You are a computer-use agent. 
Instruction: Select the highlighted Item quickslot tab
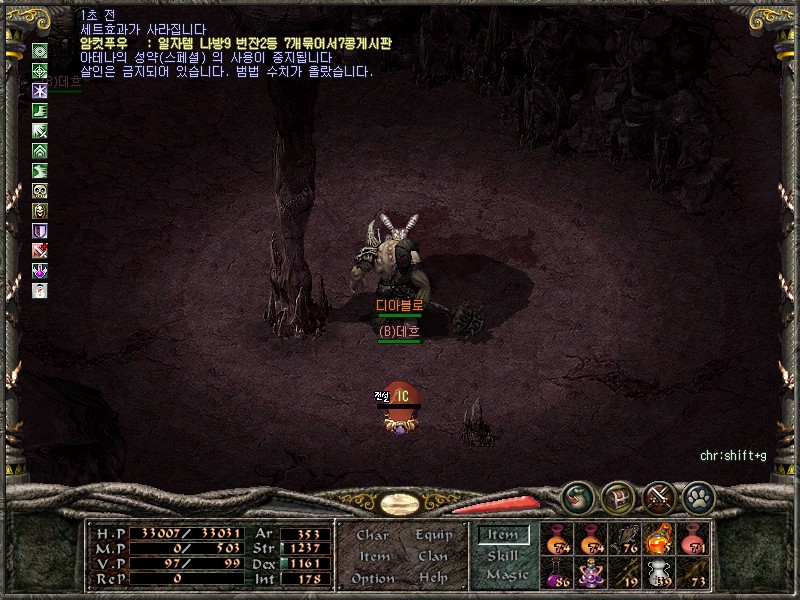coord(503,536)
